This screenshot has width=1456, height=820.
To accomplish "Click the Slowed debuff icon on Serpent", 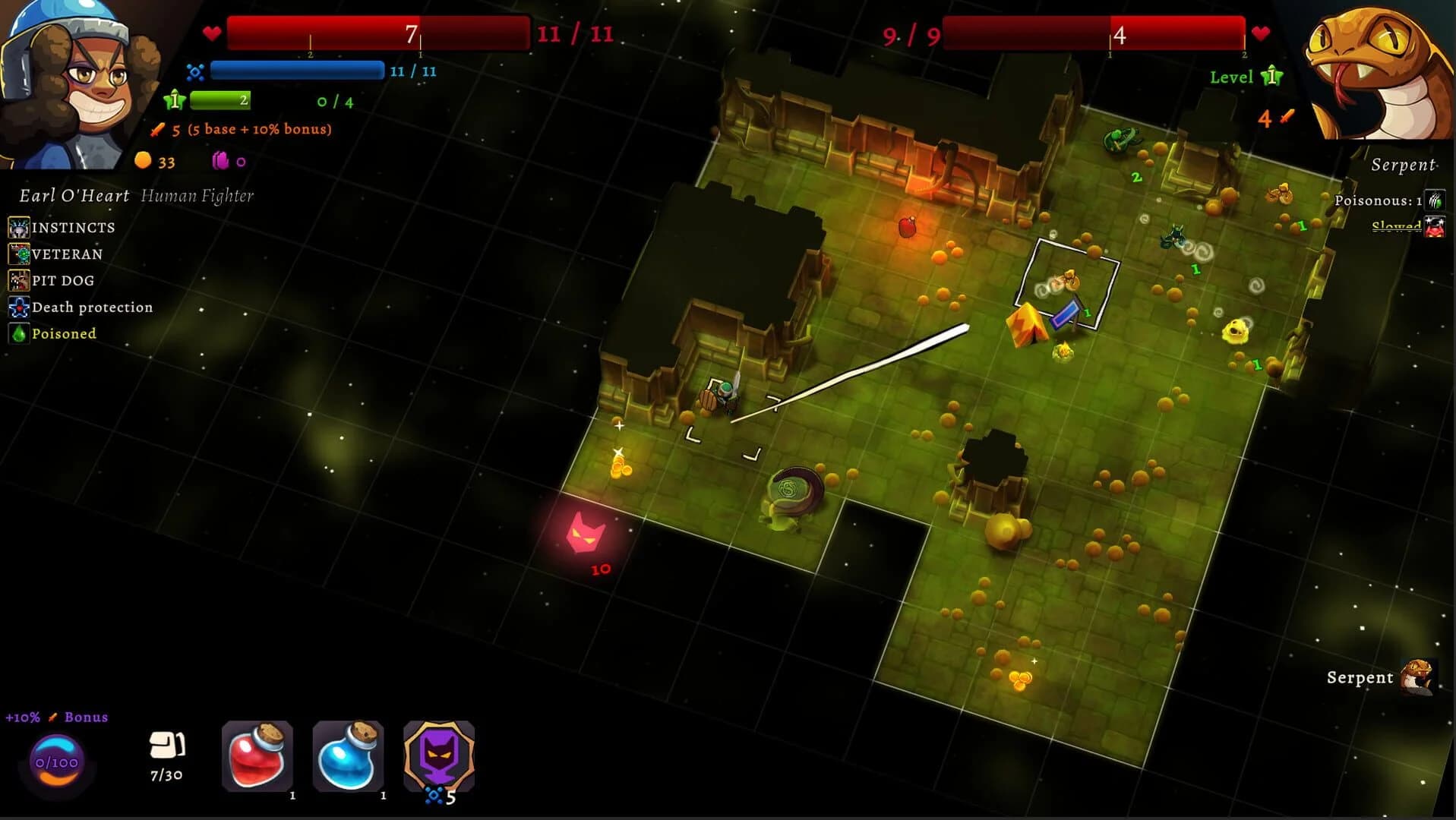I will [1434, 225].
